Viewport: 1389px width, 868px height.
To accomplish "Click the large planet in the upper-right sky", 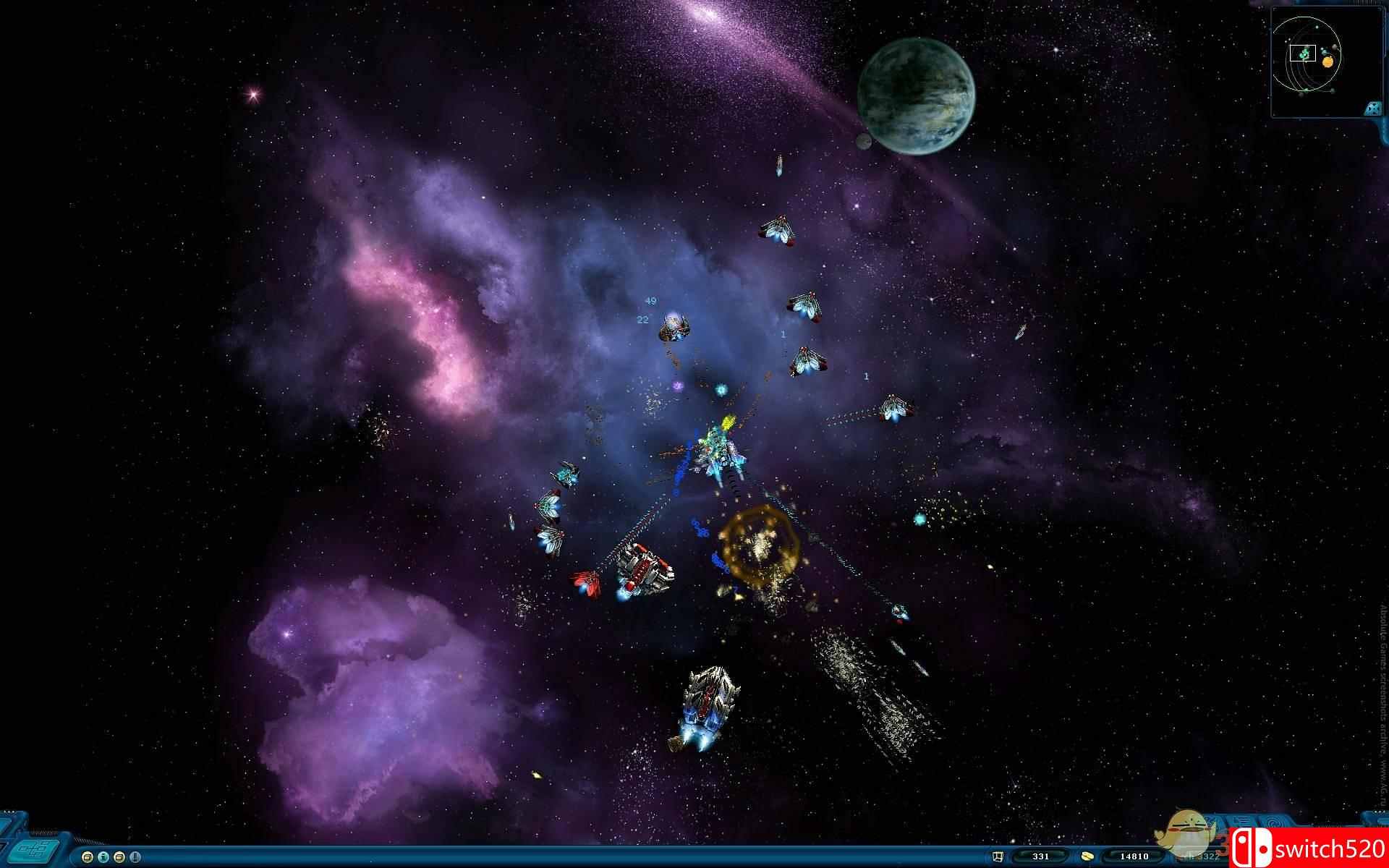I will [x=915, y=94].
